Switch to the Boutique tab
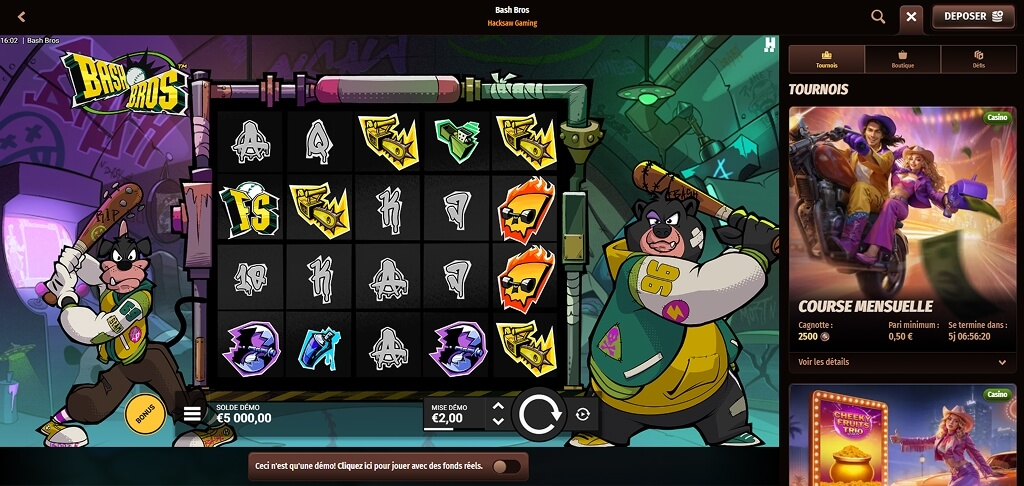1024x486 pixels. click(903, 60)
